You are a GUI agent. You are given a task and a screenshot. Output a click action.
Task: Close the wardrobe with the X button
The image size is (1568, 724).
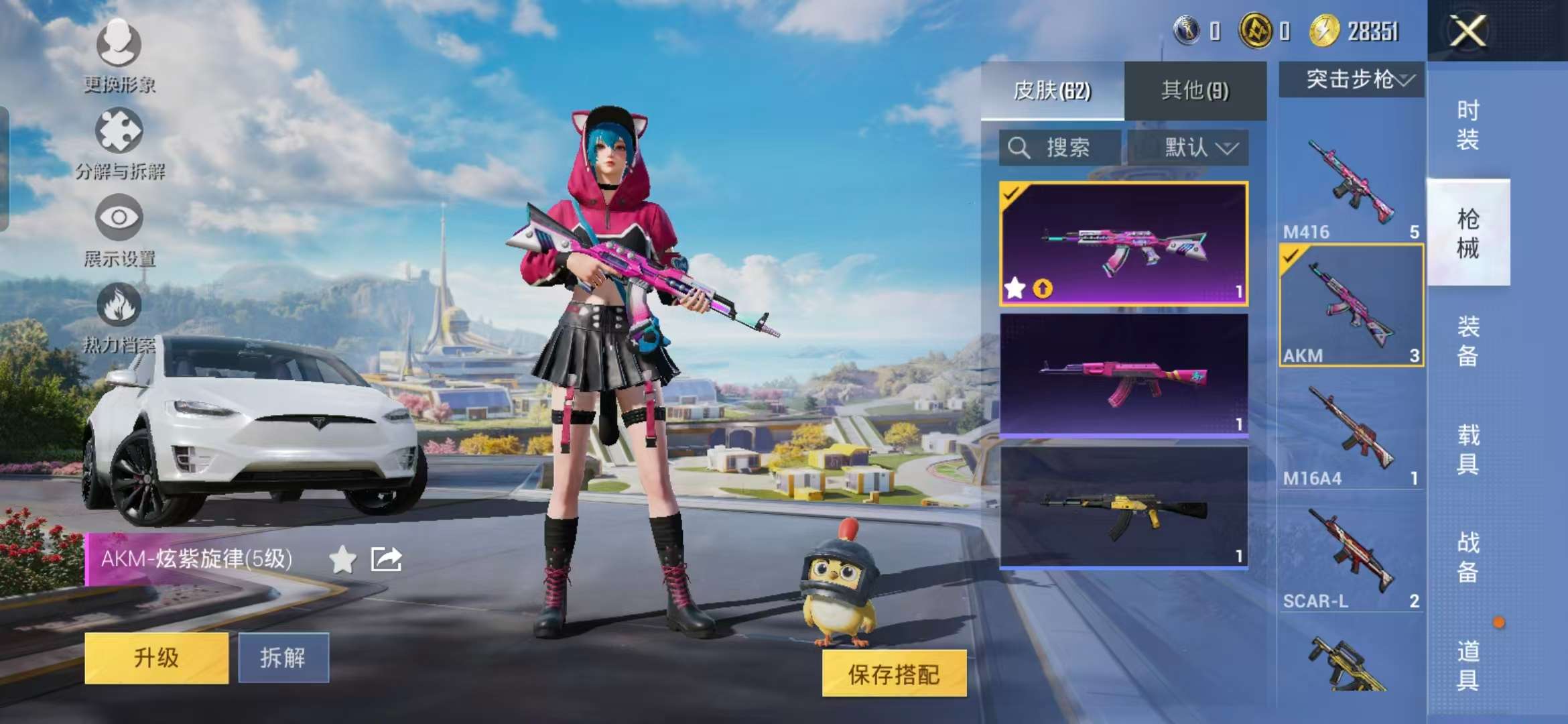point(1467,31)
